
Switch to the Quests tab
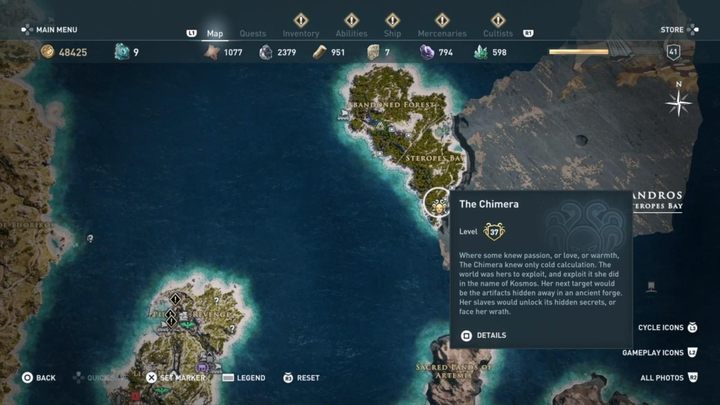(253, 33)
